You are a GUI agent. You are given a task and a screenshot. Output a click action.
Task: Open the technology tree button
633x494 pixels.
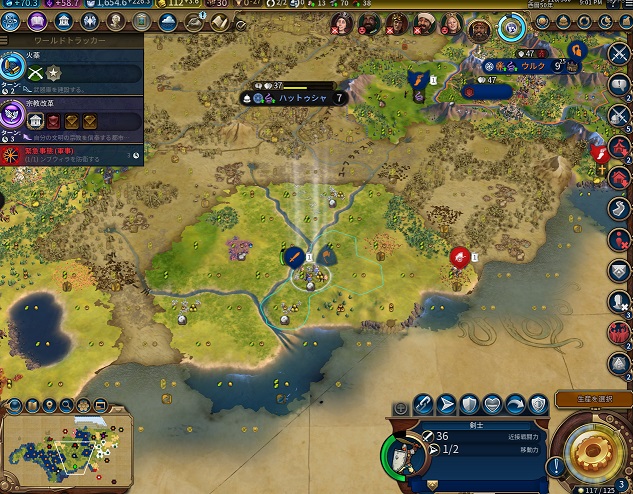pyautogui.click(x=15, y=22)
